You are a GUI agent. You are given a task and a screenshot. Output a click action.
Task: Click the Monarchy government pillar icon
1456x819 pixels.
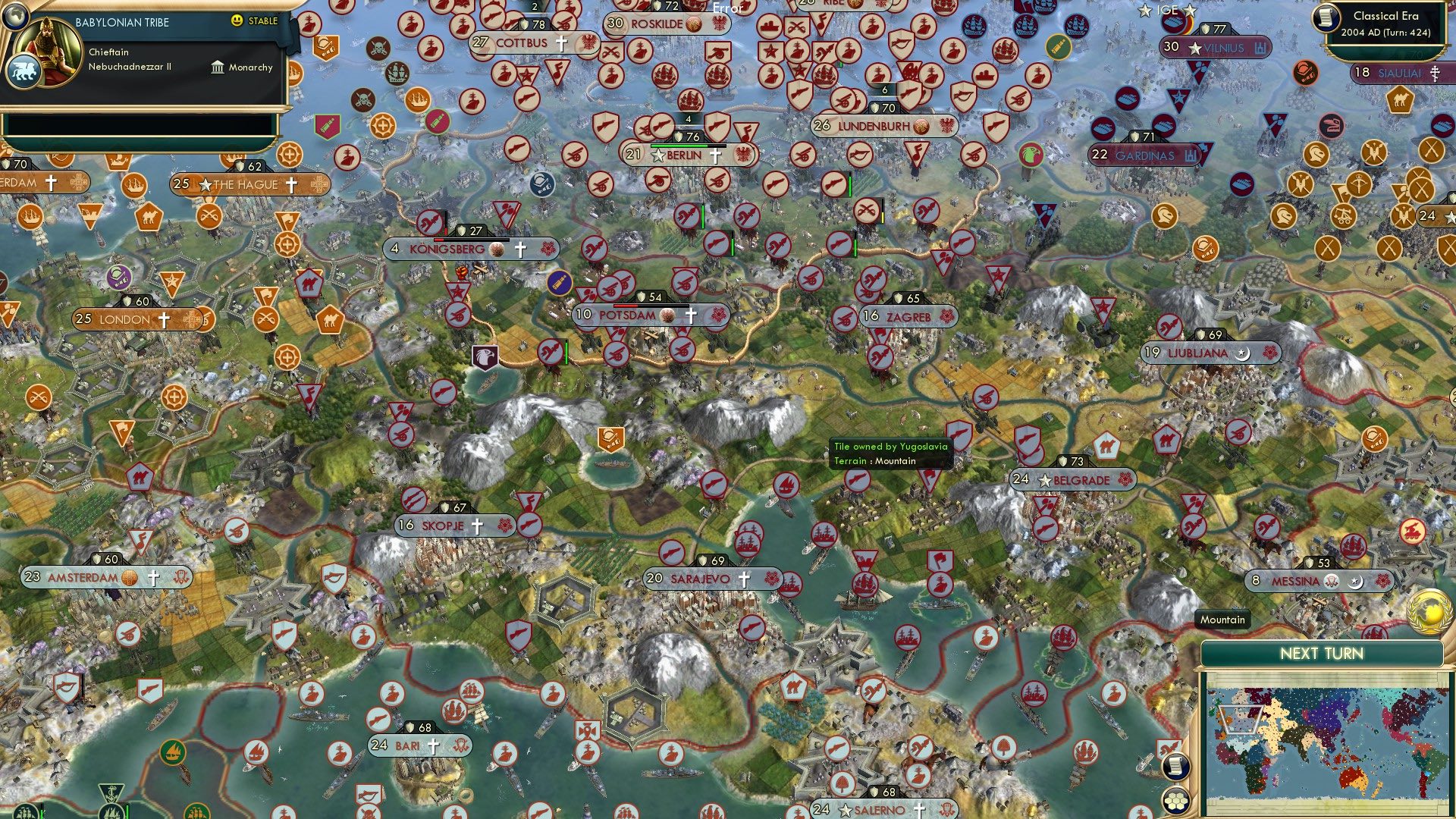218,67
